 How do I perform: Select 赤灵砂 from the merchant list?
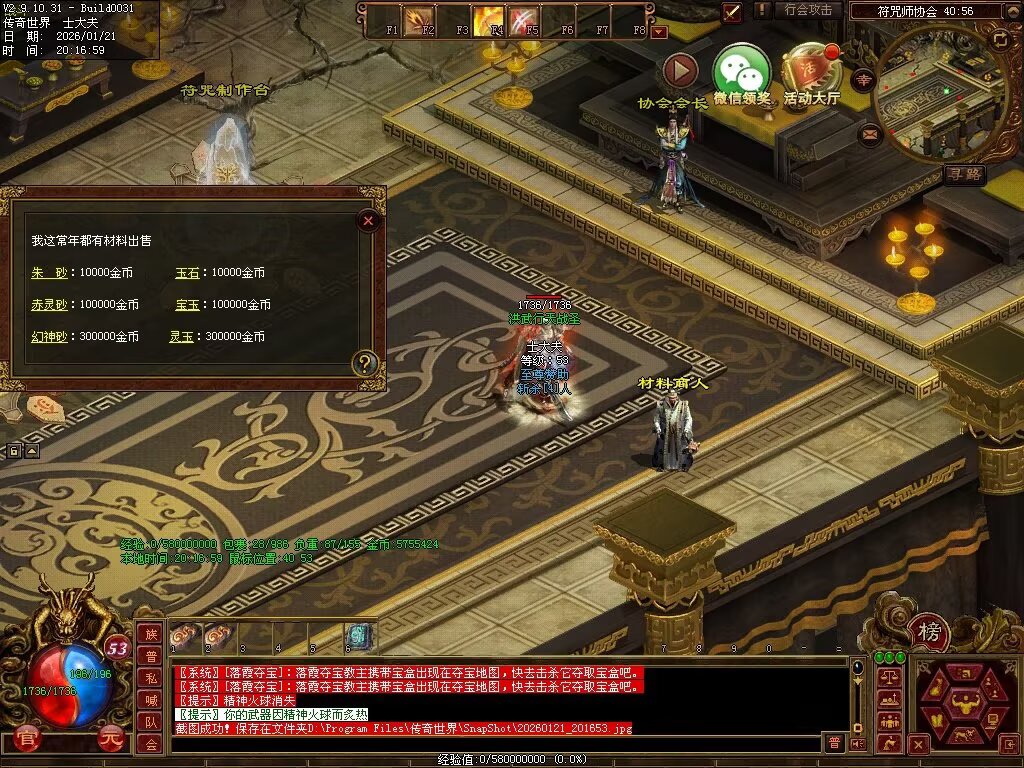pos(49,304)
